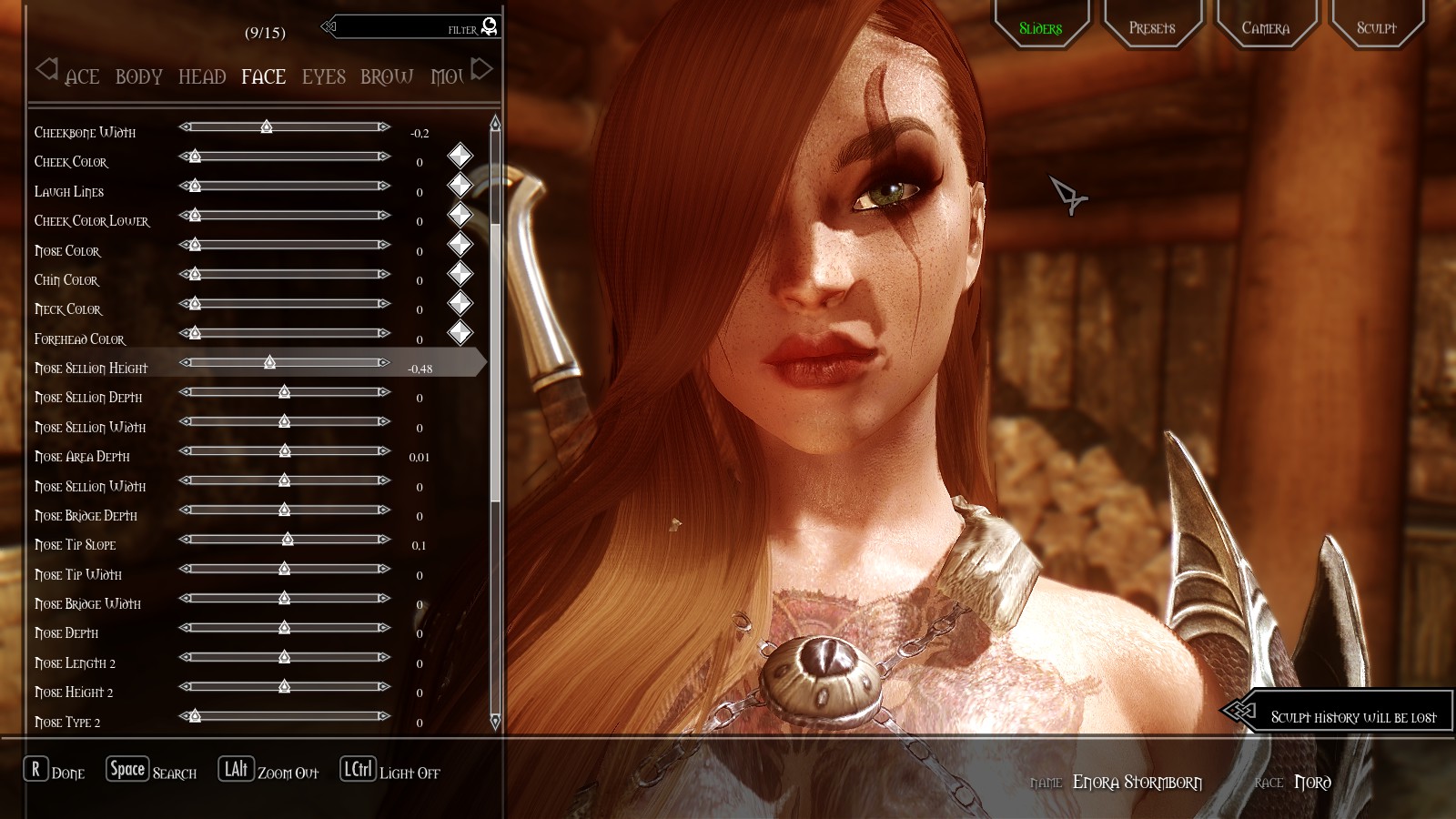The image size is (1456, 819).
Task: Click the Nose Sellion Height slider
Action: click(285, 362)
